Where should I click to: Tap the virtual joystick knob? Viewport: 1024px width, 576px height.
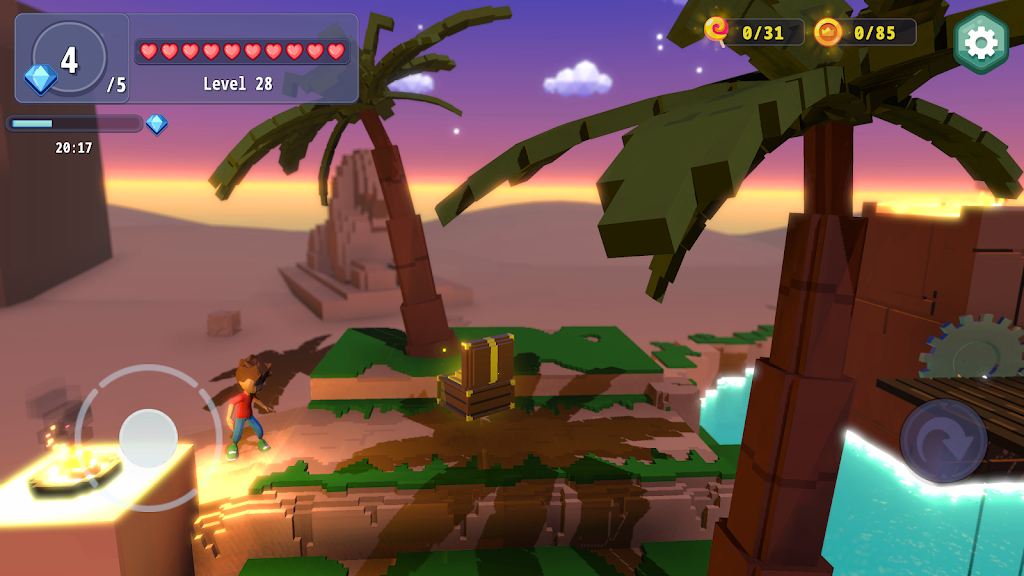tap(148, 438)
